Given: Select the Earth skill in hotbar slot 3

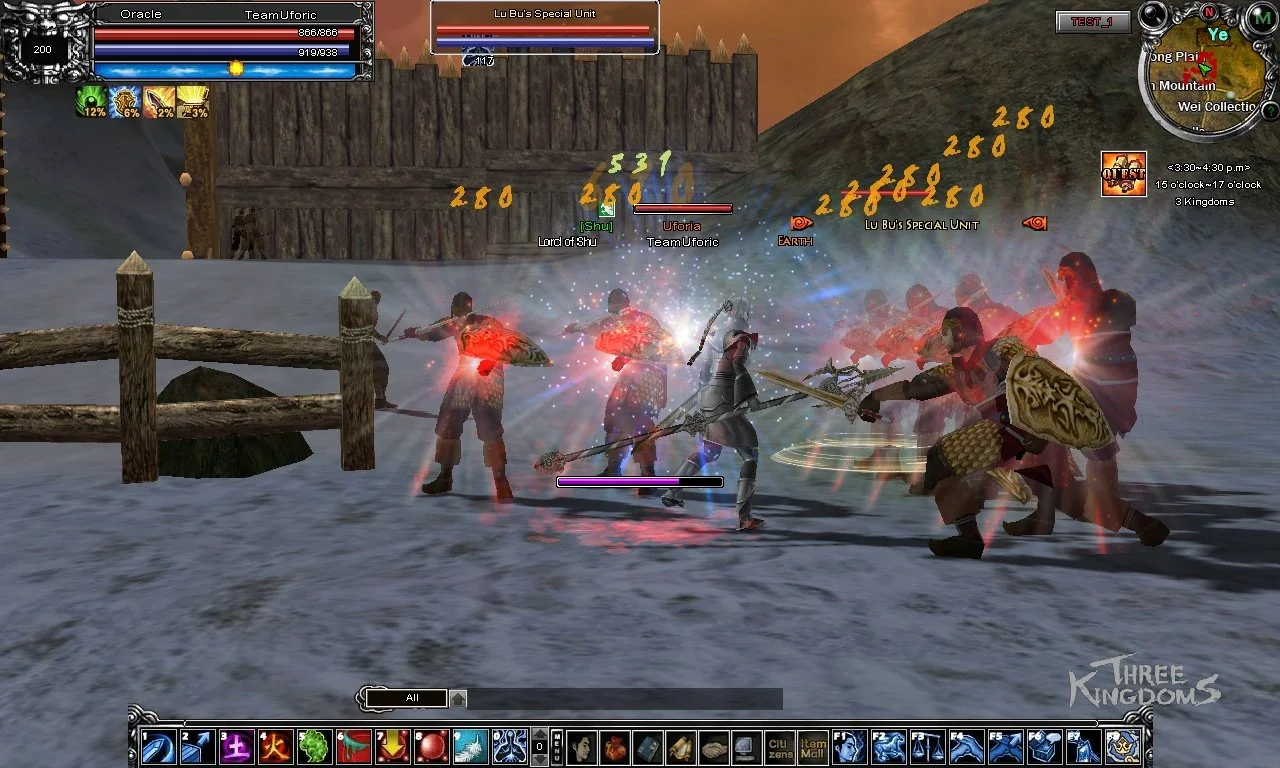Looking at the screenshot, I should pyautogui.click(x=238, y=745).
